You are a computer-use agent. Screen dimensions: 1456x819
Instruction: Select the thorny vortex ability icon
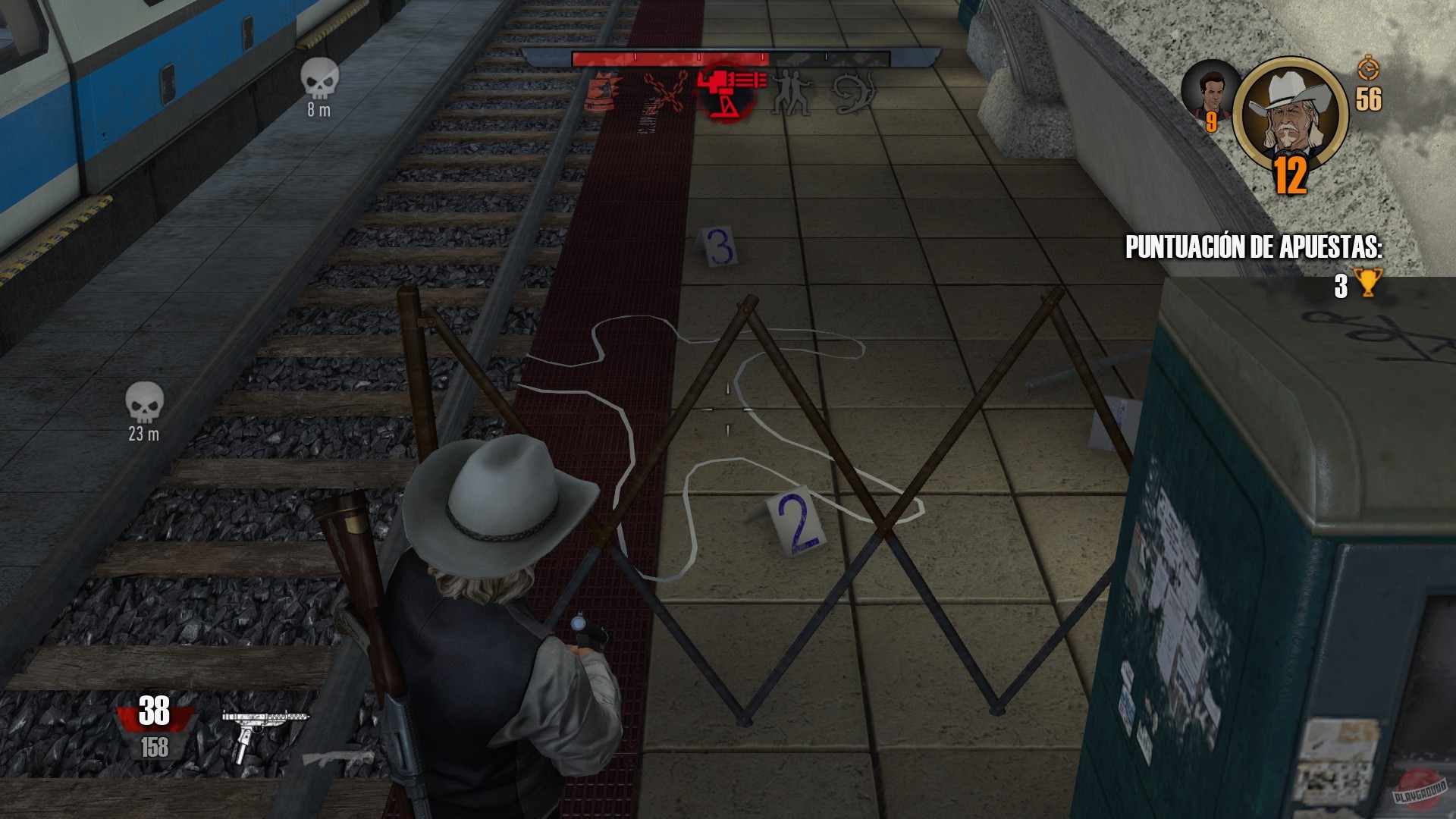pos(852,93)
